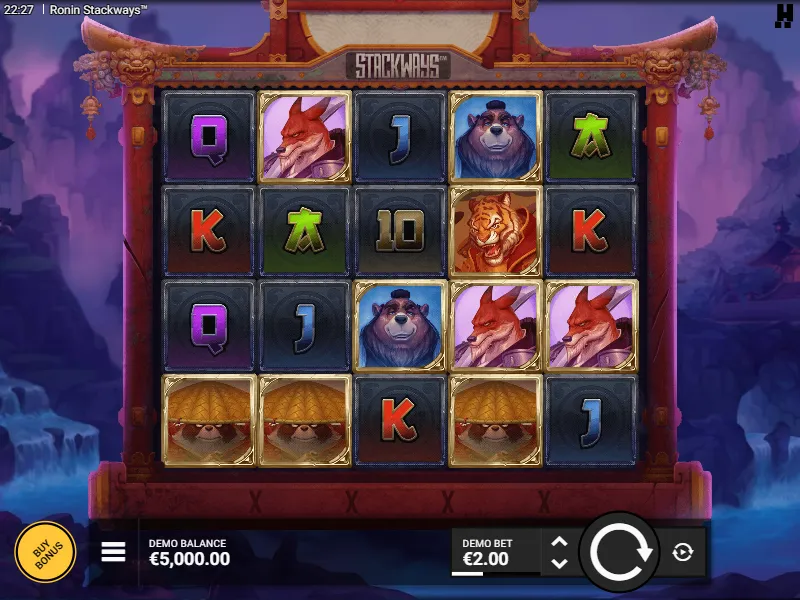
Task: Open the autoplay settings
Action: point(683,552)
